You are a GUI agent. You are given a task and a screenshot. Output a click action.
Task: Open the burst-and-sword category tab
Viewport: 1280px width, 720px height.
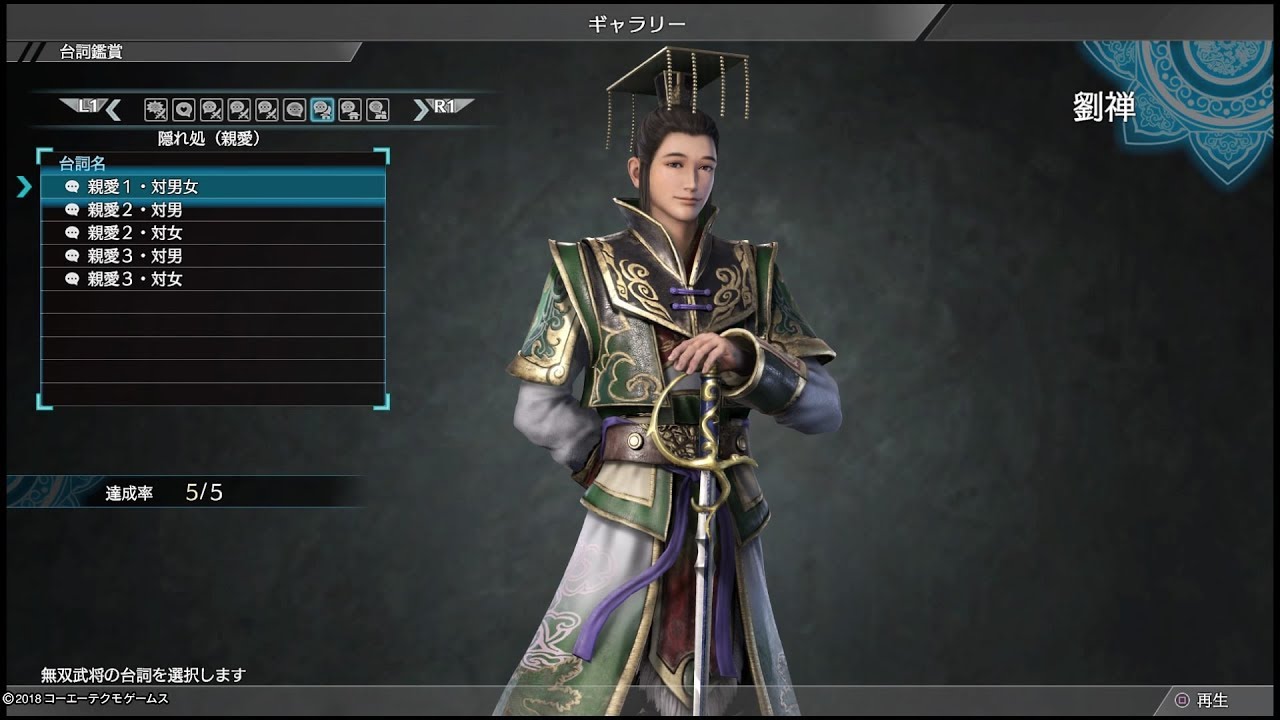pyautogui.click(x=155, y=109)
